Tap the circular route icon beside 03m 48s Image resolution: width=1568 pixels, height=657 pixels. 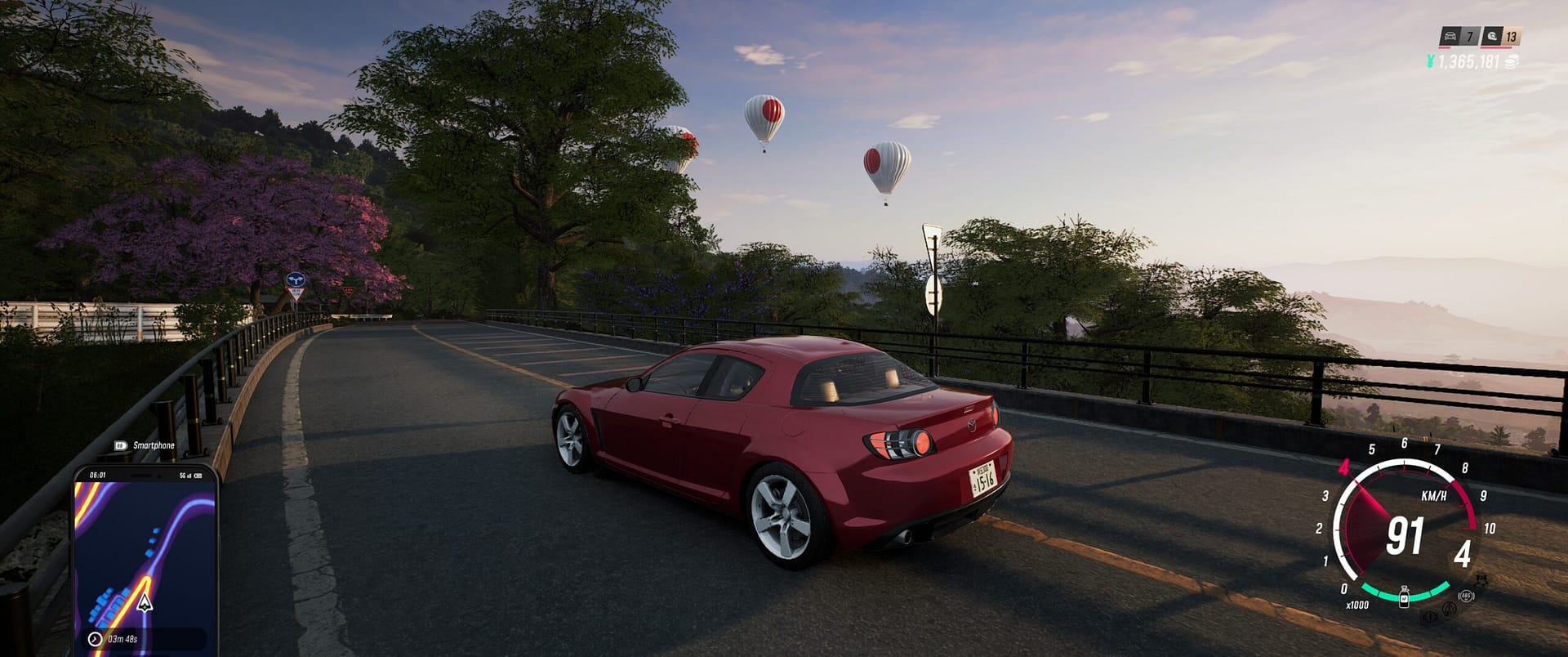(x=95, y=639)
